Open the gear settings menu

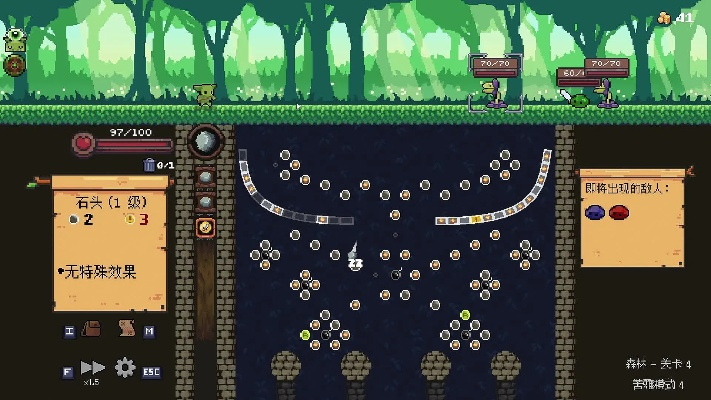pyautogui.click(x=125, y=368)
